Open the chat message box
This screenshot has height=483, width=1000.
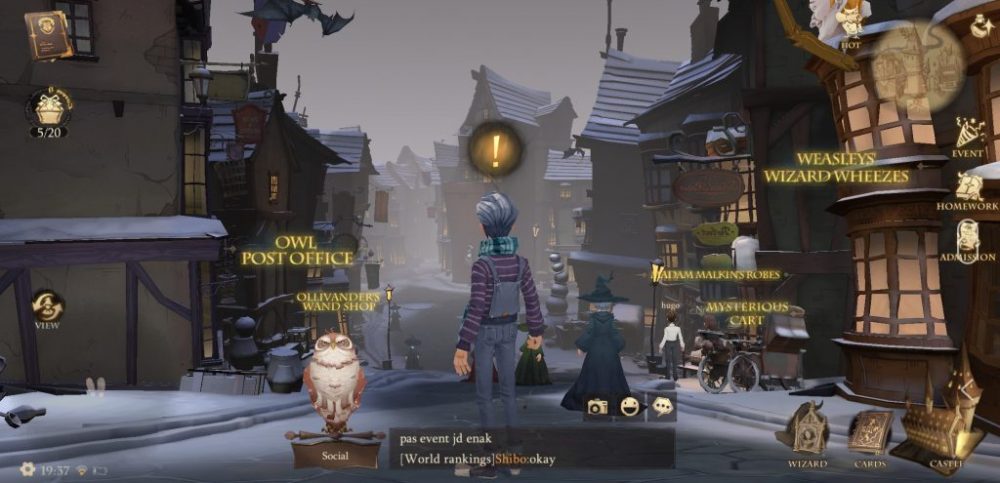pos(530,448)
